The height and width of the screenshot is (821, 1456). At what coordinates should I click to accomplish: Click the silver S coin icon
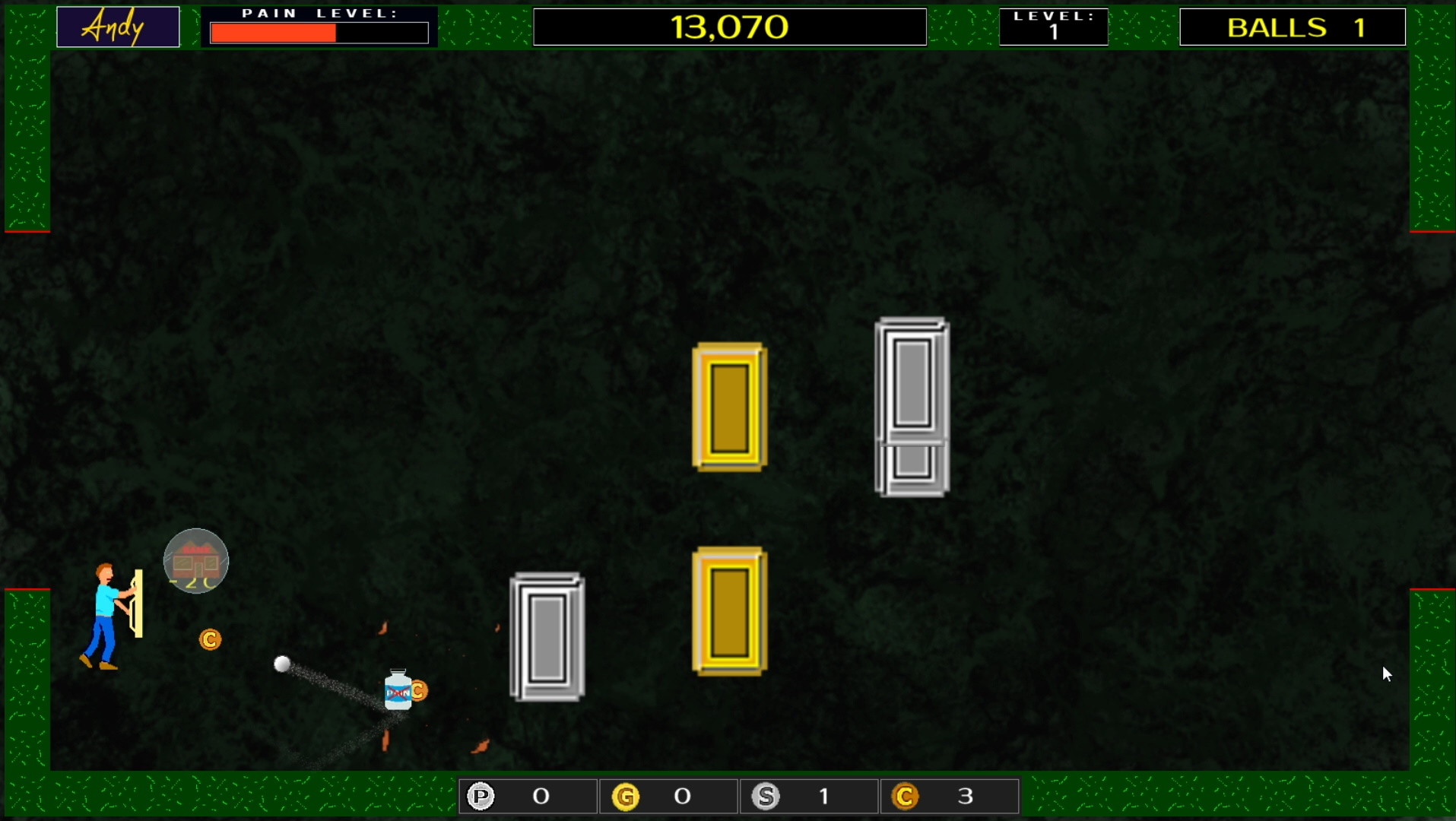(766, 796)
